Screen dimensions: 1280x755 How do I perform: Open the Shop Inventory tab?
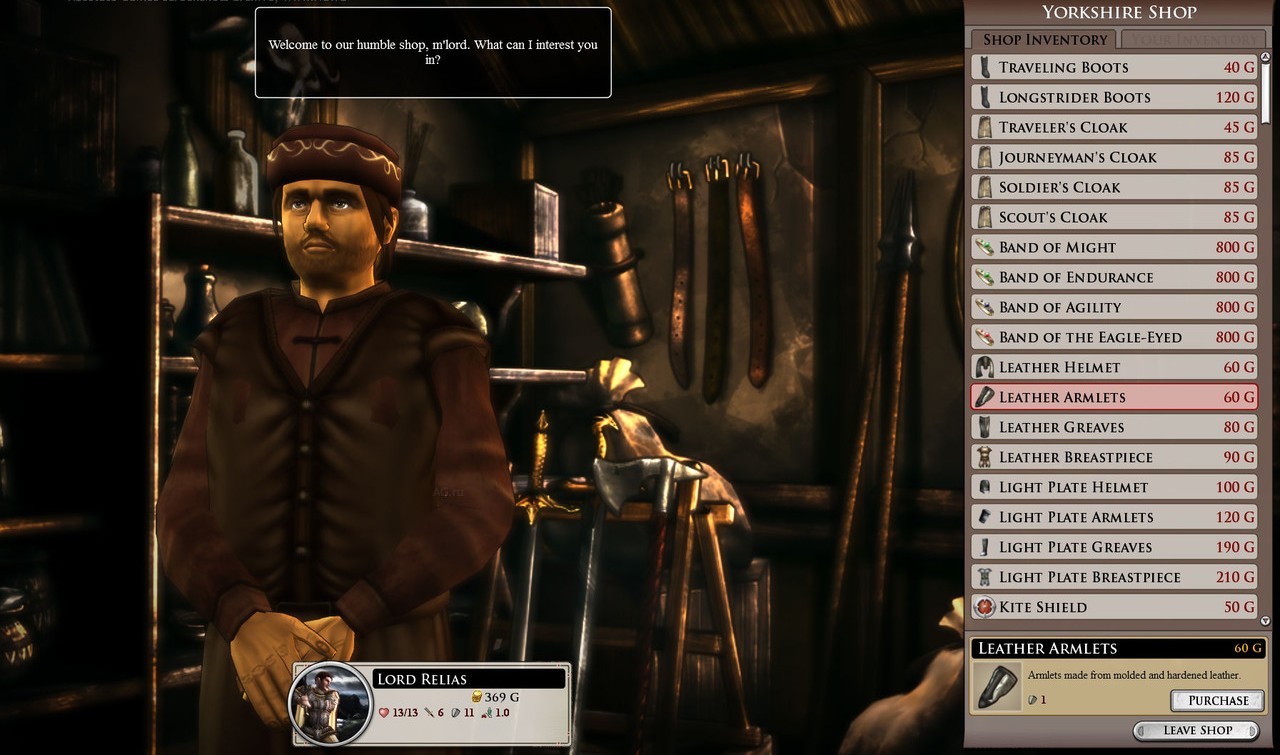click(1045, 40)
